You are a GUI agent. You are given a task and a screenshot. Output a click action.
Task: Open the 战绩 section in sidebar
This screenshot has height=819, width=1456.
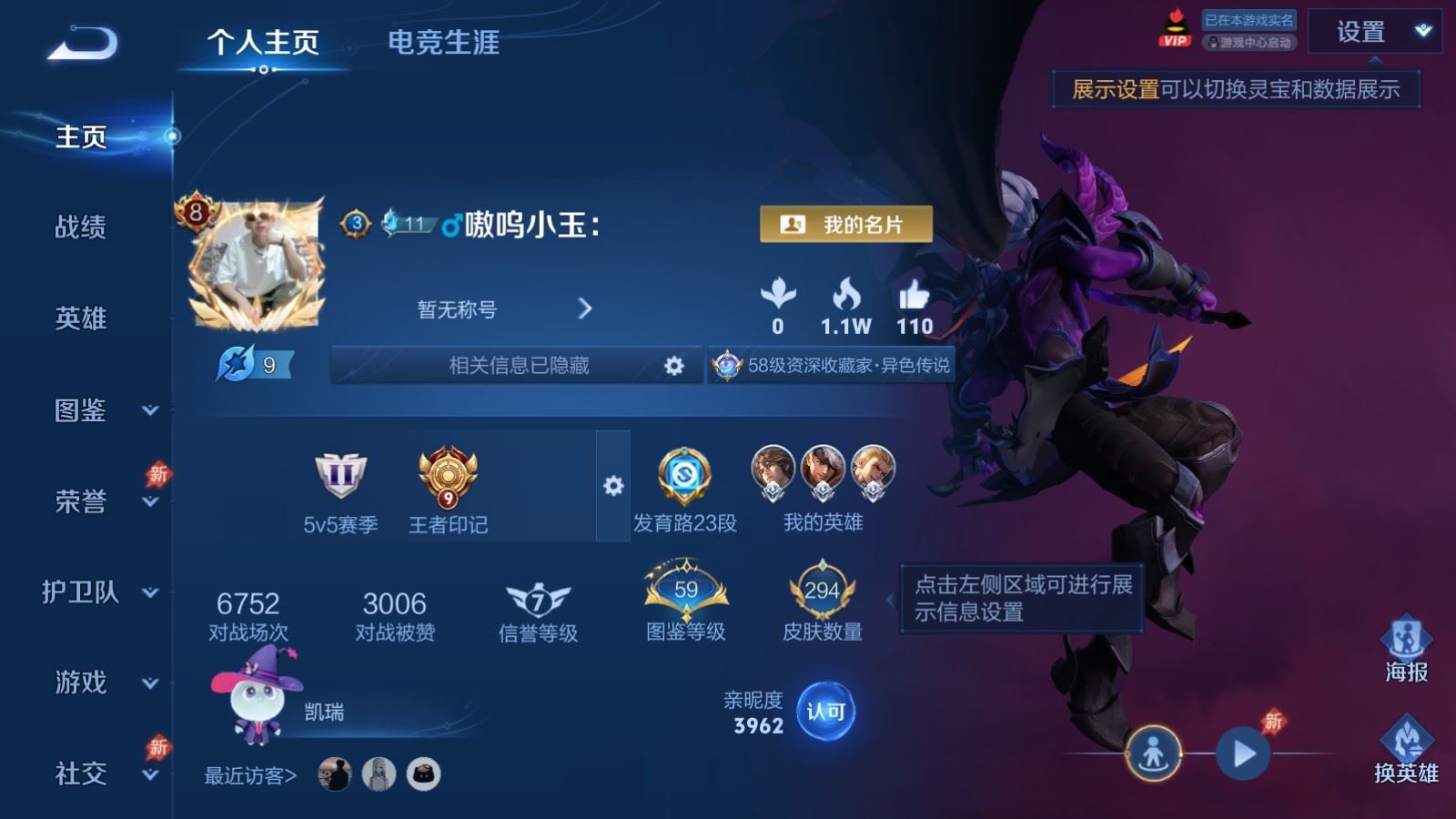pyautogui.click(x=80, y=227)
